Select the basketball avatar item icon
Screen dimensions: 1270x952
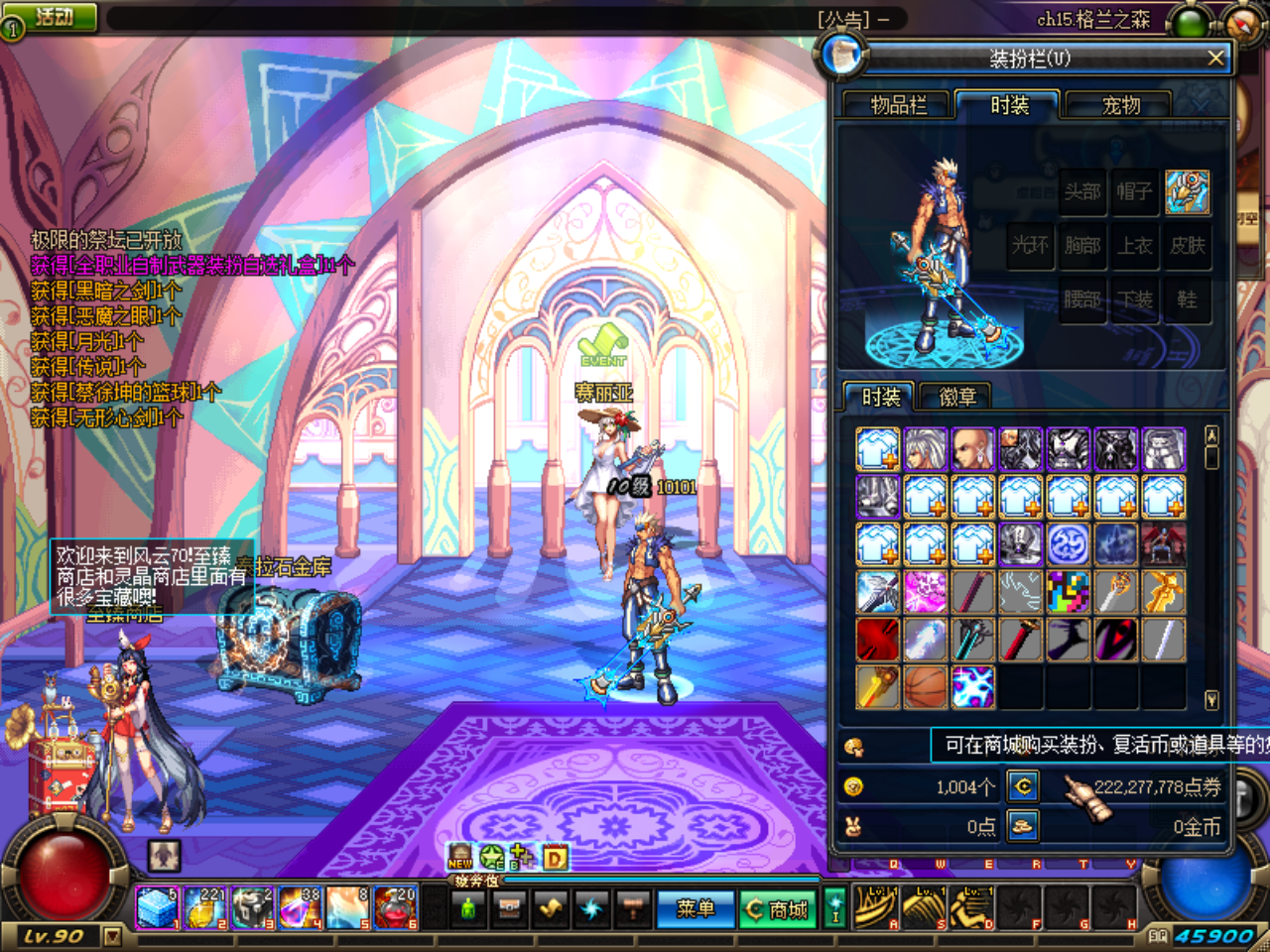(x=925, y=686)
